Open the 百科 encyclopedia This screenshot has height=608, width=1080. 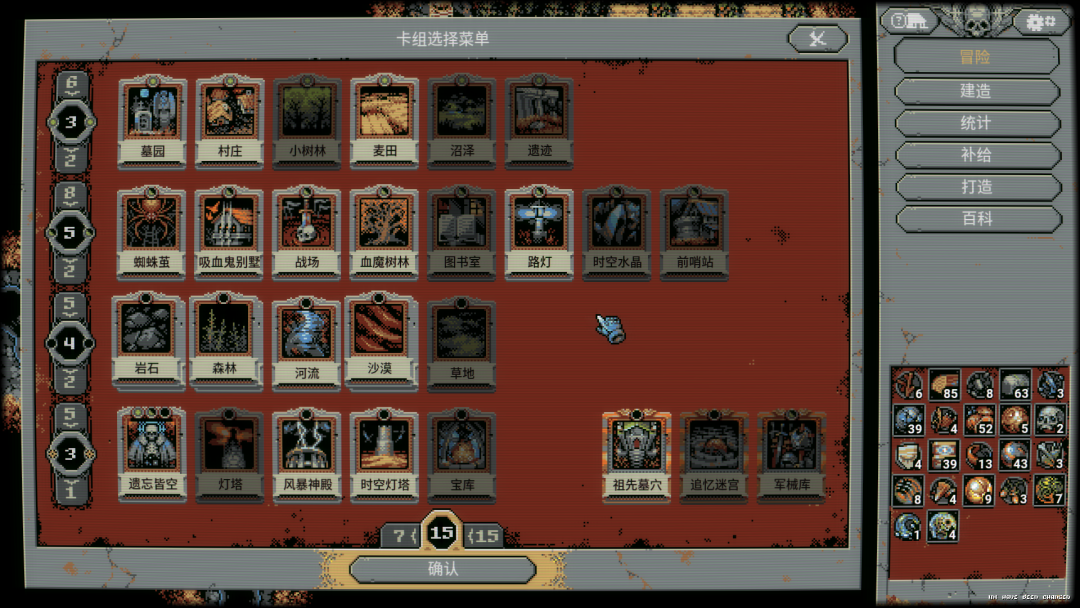[x=976, y=219]
